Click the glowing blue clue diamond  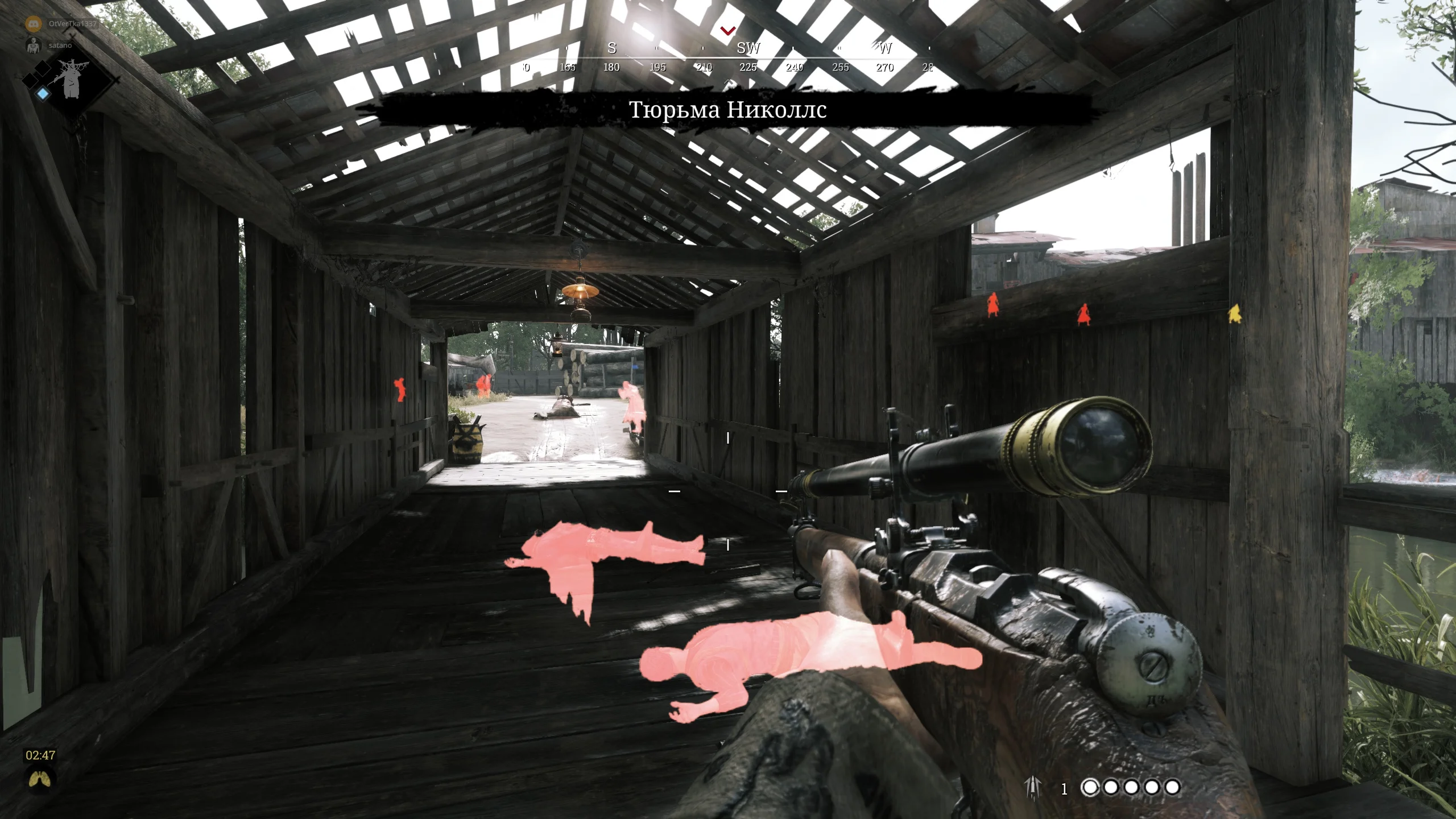coord(43,94)
